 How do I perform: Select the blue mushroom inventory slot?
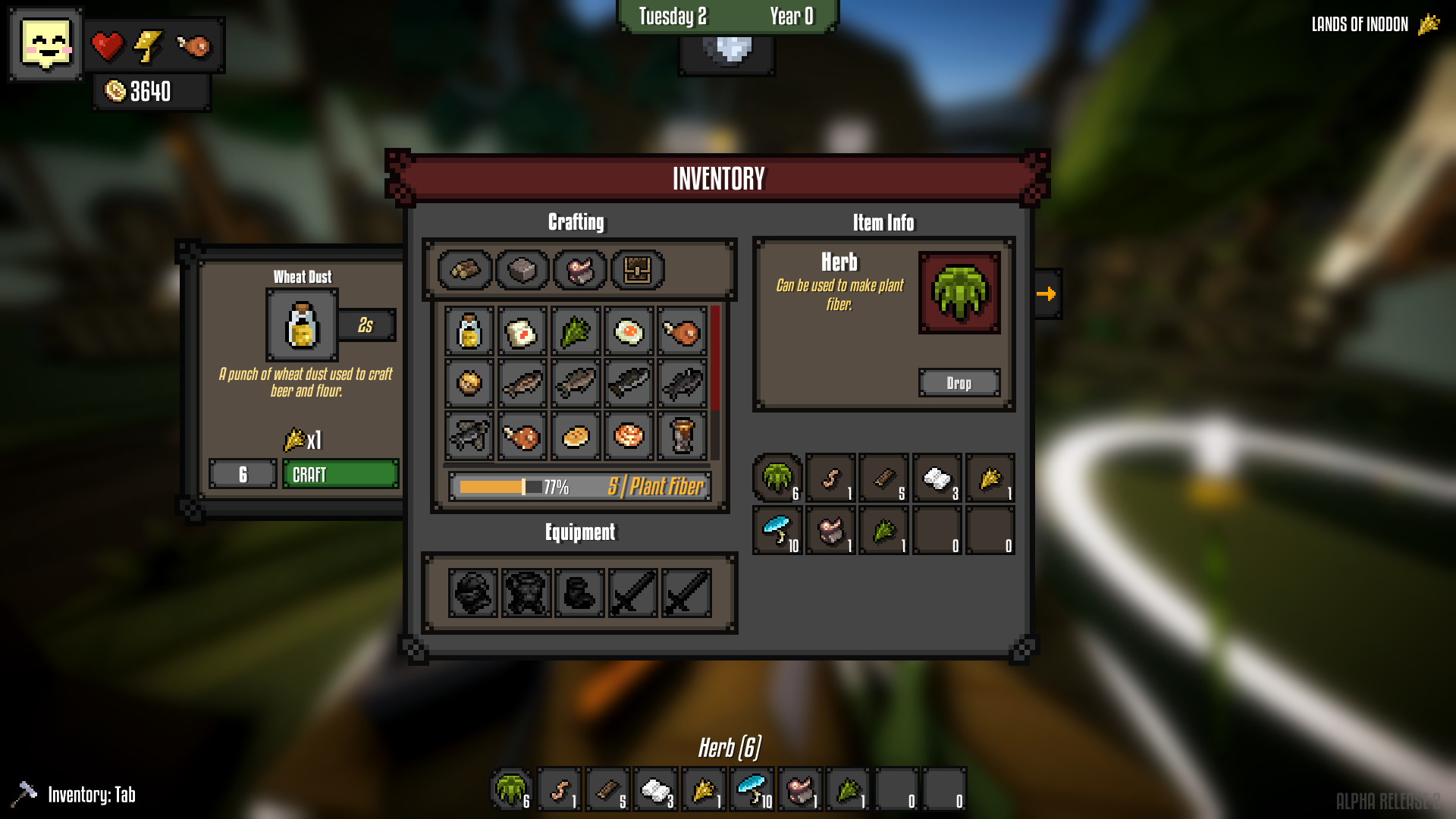tap(775, 529)
